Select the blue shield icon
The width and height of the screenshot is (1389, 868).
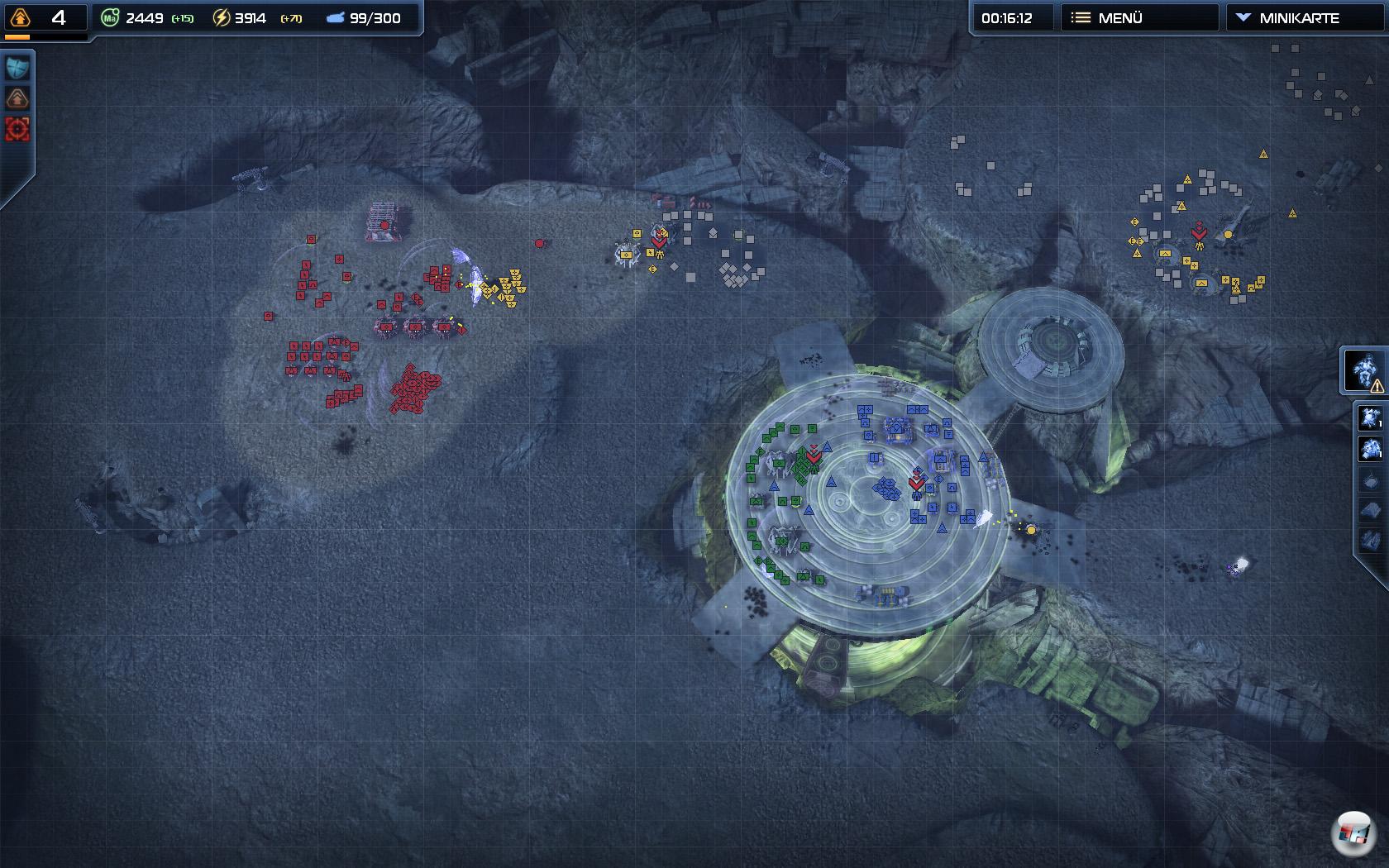[x=17, y=68]
